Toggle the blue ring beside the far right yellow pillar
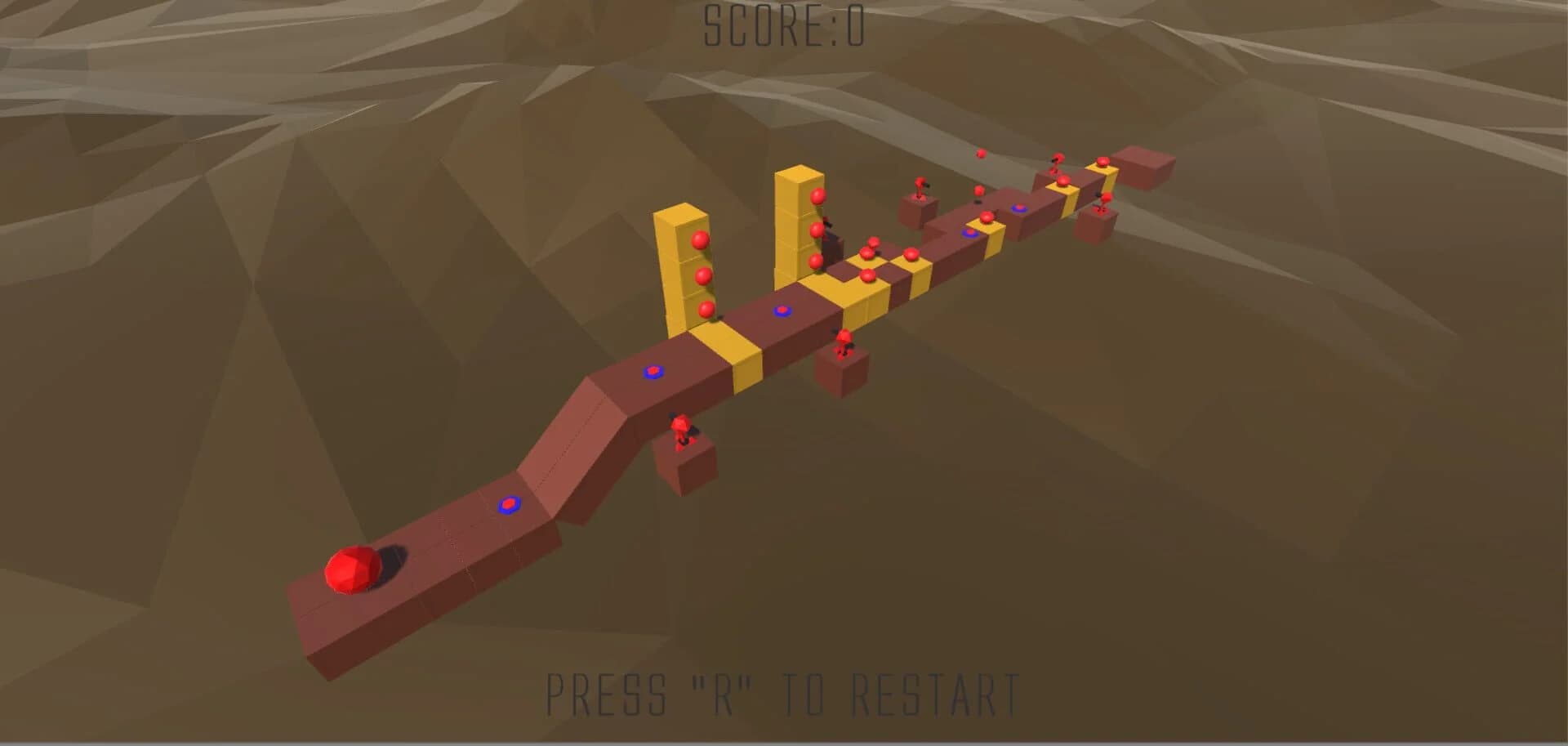 [x=1019, y=209]
